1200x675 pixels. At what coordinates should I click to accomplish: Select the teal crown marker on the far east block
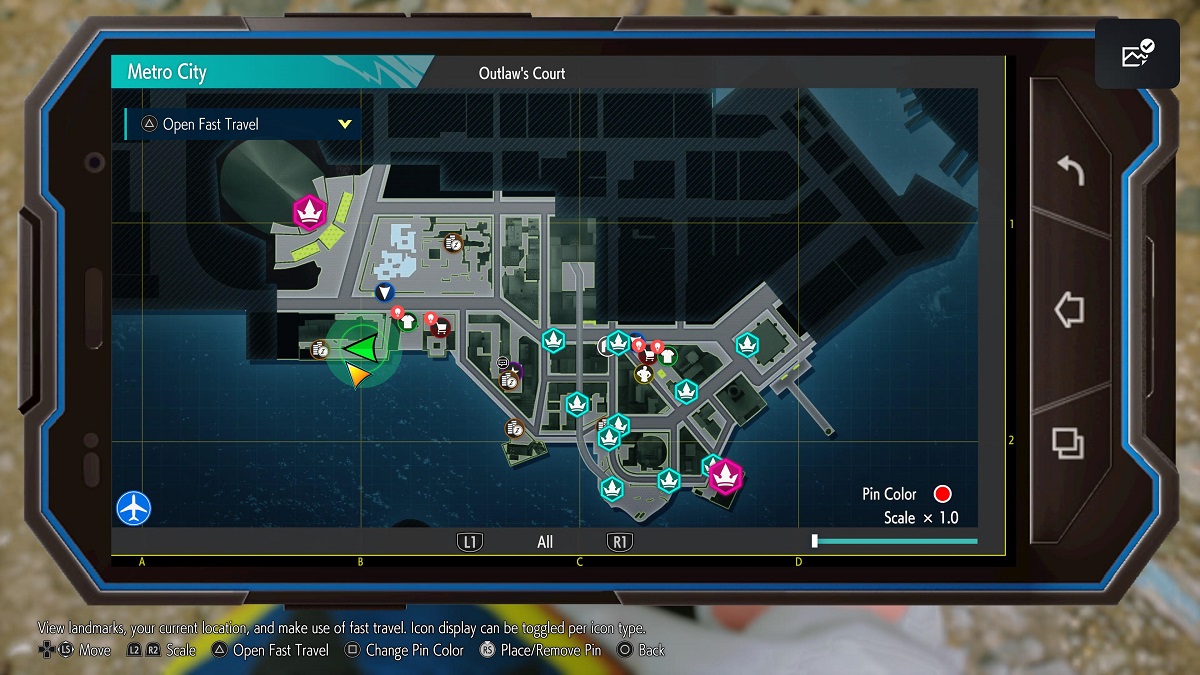[747, 344]
